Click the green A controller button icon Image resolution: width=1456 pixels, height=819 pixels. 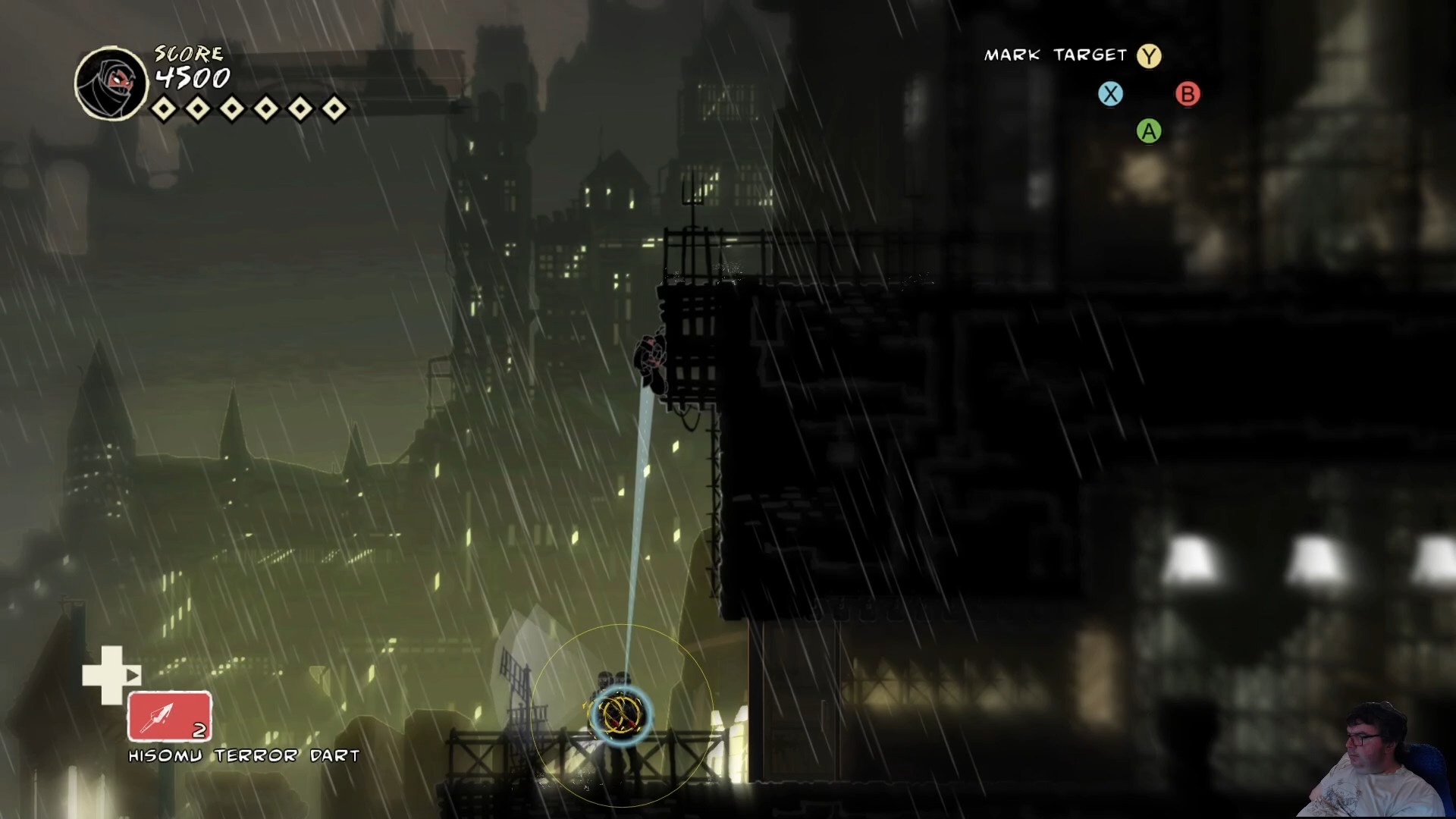coord(1148,132)
